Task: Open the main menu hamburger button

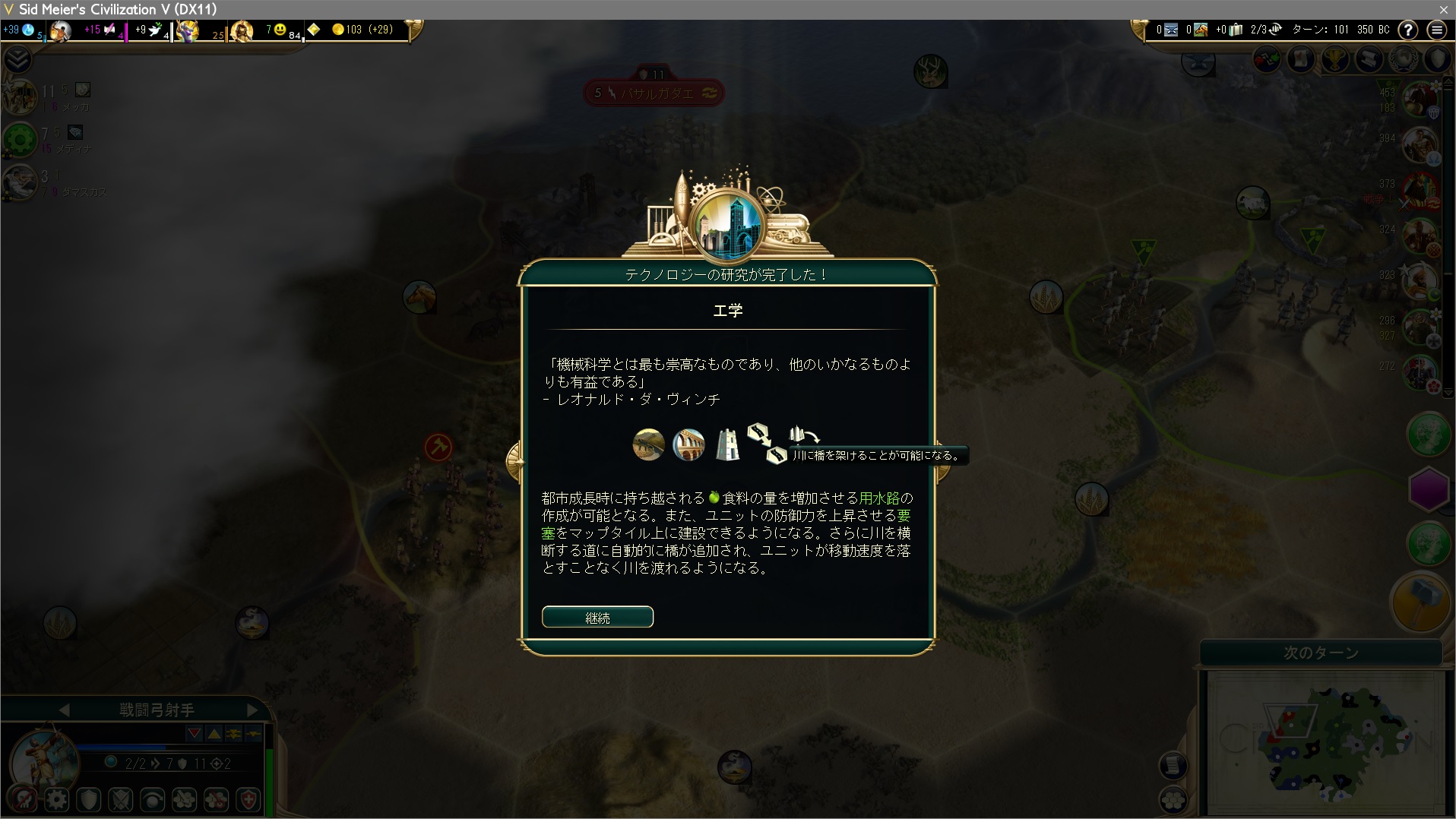Action: tap(1436, 30)
